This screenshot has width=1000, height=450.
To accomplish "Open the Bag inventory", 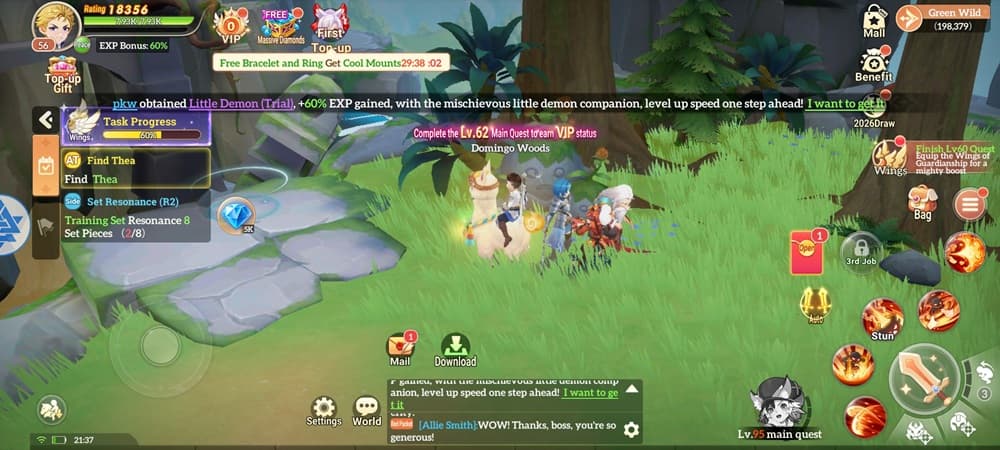I will (x=922, y=201).
